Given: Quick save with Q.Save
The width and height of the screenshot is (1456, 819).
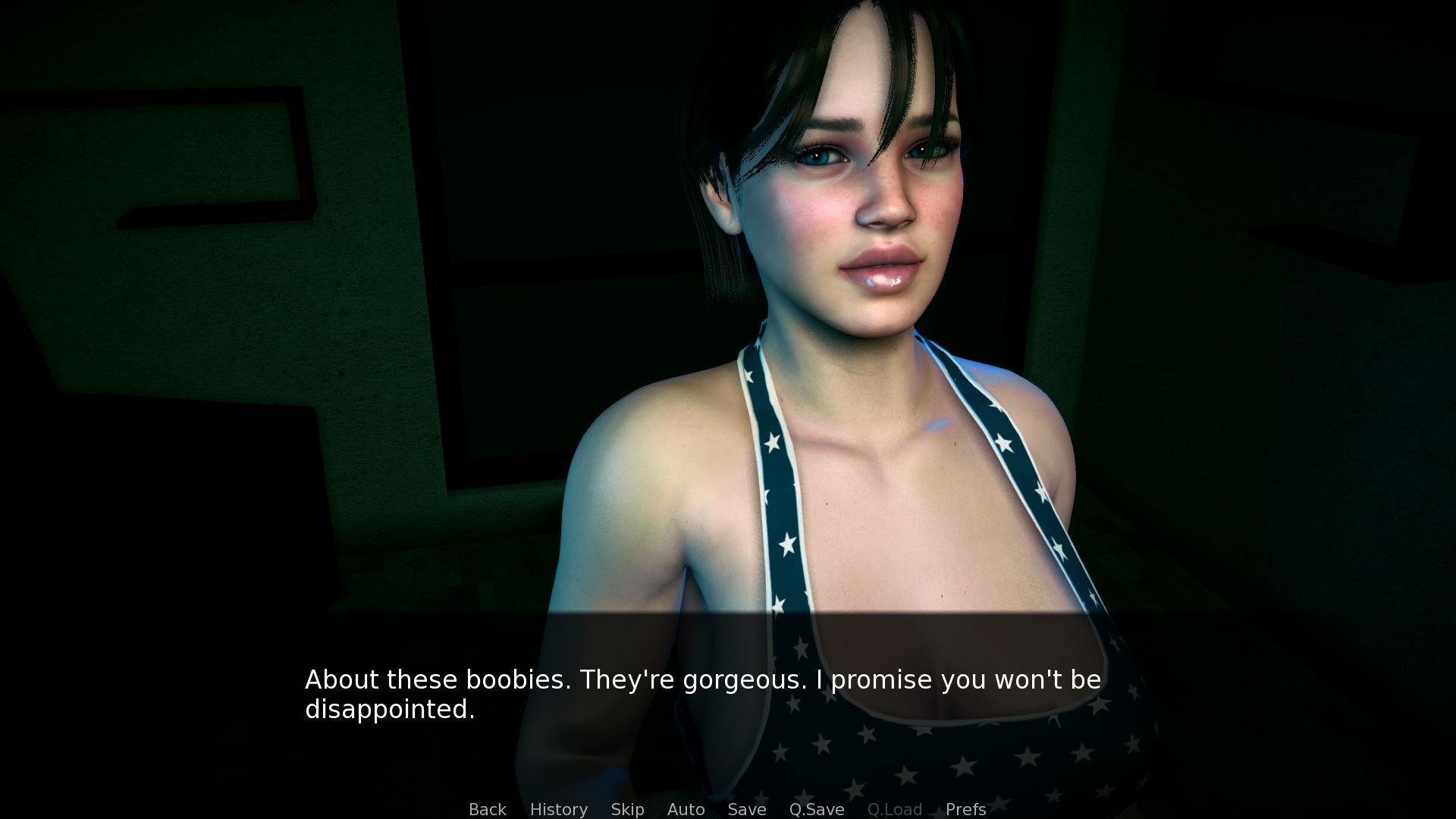Looking at the screenshot, I should (x=816, y=809).
